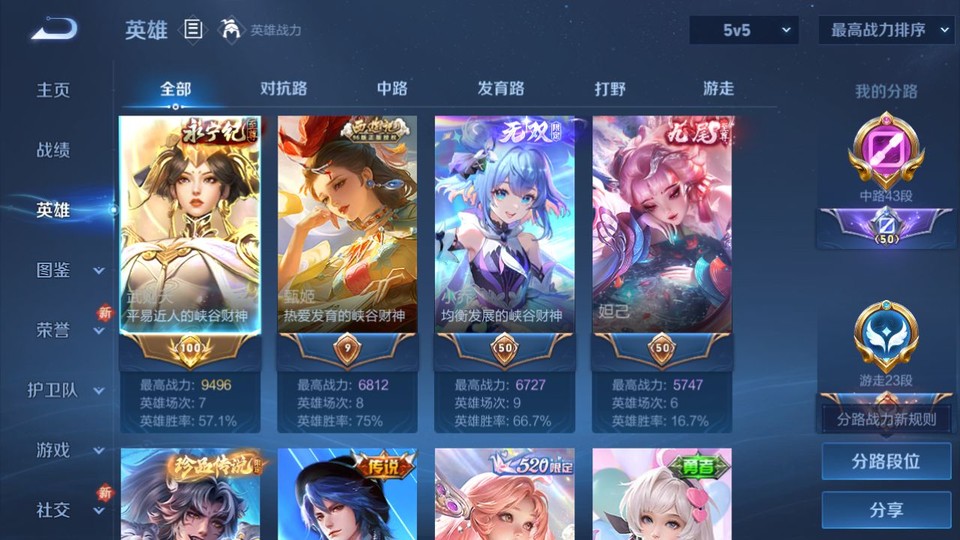Viewport: 960px width, 540px height.
Task: Open the 5v5 mode dropdown
Action: pyautogui.click(x=744, y=30)
